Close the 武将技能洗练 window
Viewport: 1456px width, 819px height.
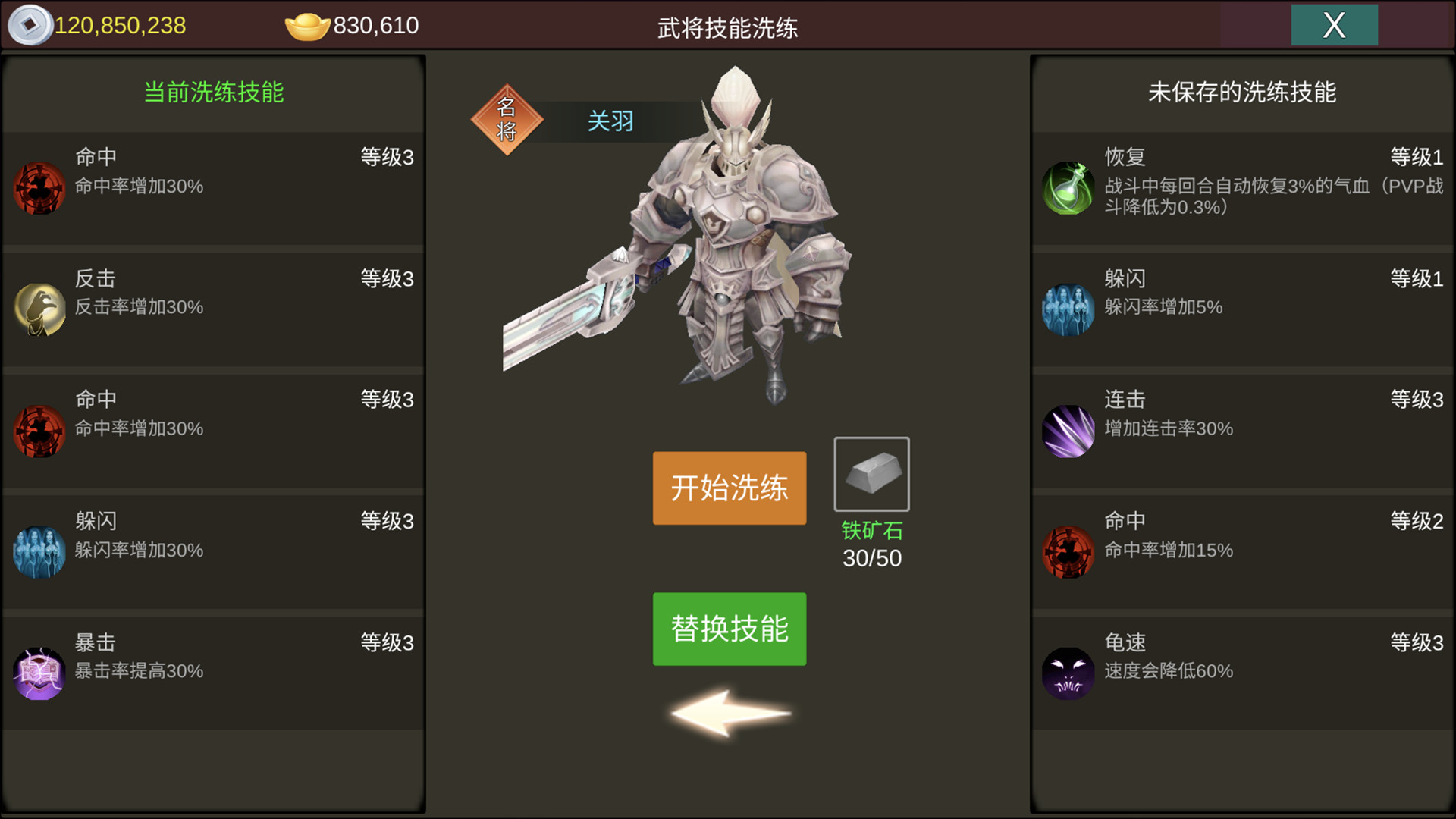point(1334,25)
